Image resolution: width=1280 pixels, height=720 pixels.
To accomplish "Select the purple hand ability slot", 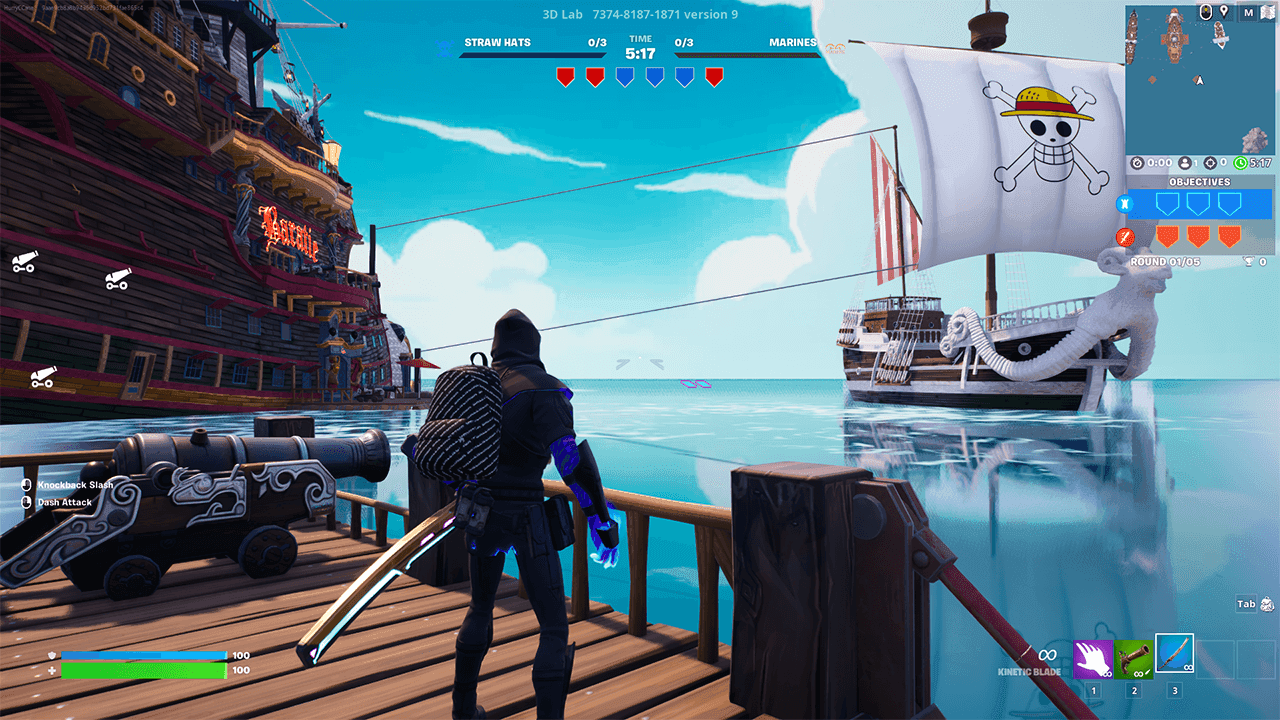I will (1093, 660).
